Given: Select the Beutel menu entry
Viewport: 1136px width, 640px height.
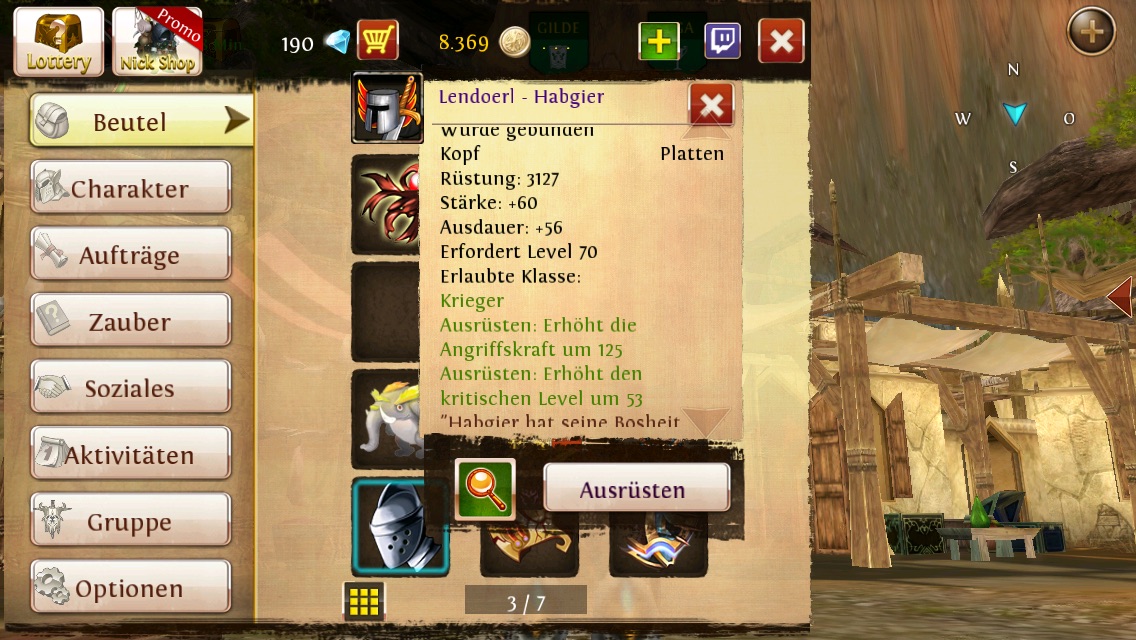Looking at the screenshot, I should 140,121.
